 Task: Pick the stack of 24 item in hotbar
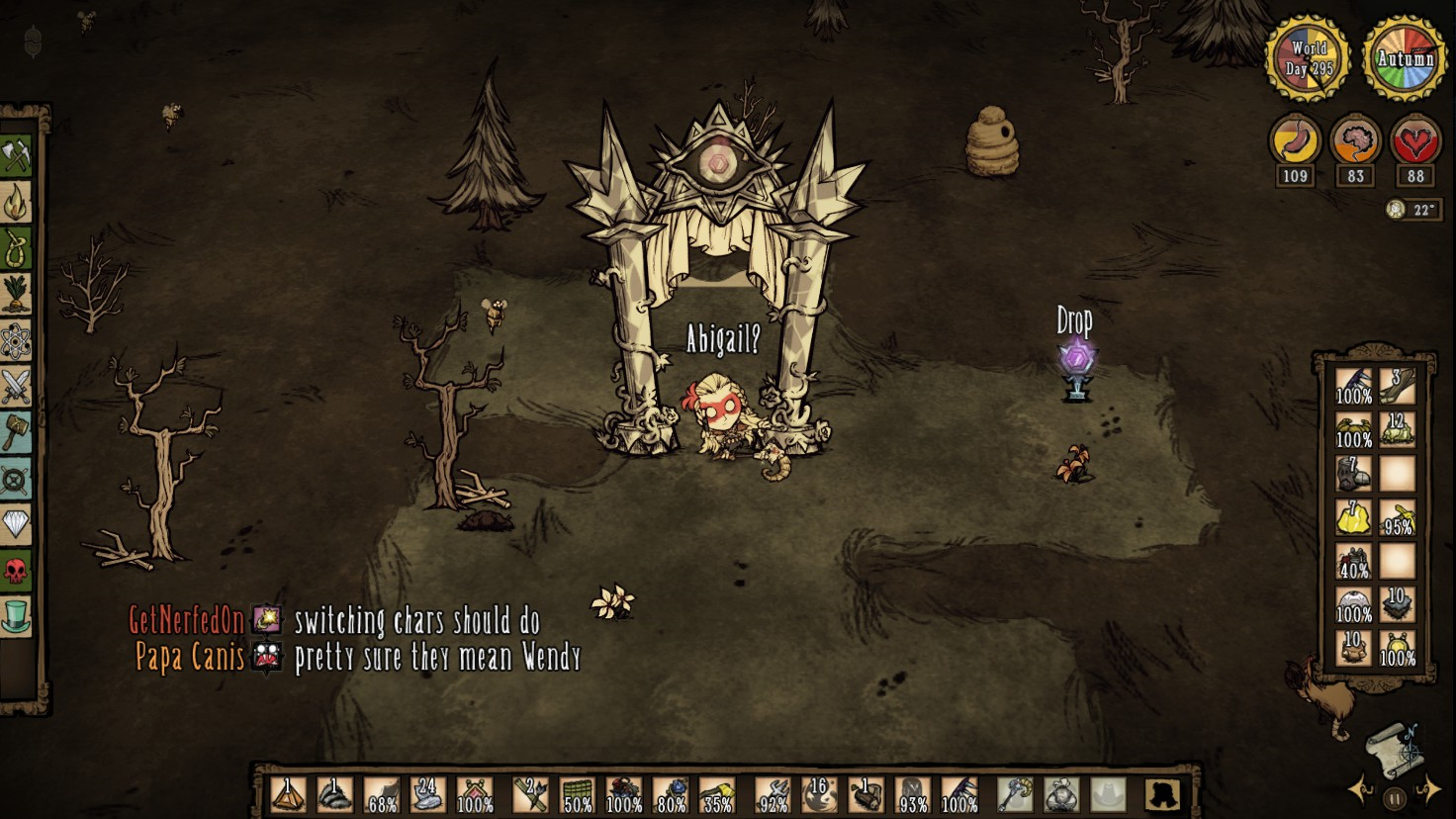tap(427, 794)
